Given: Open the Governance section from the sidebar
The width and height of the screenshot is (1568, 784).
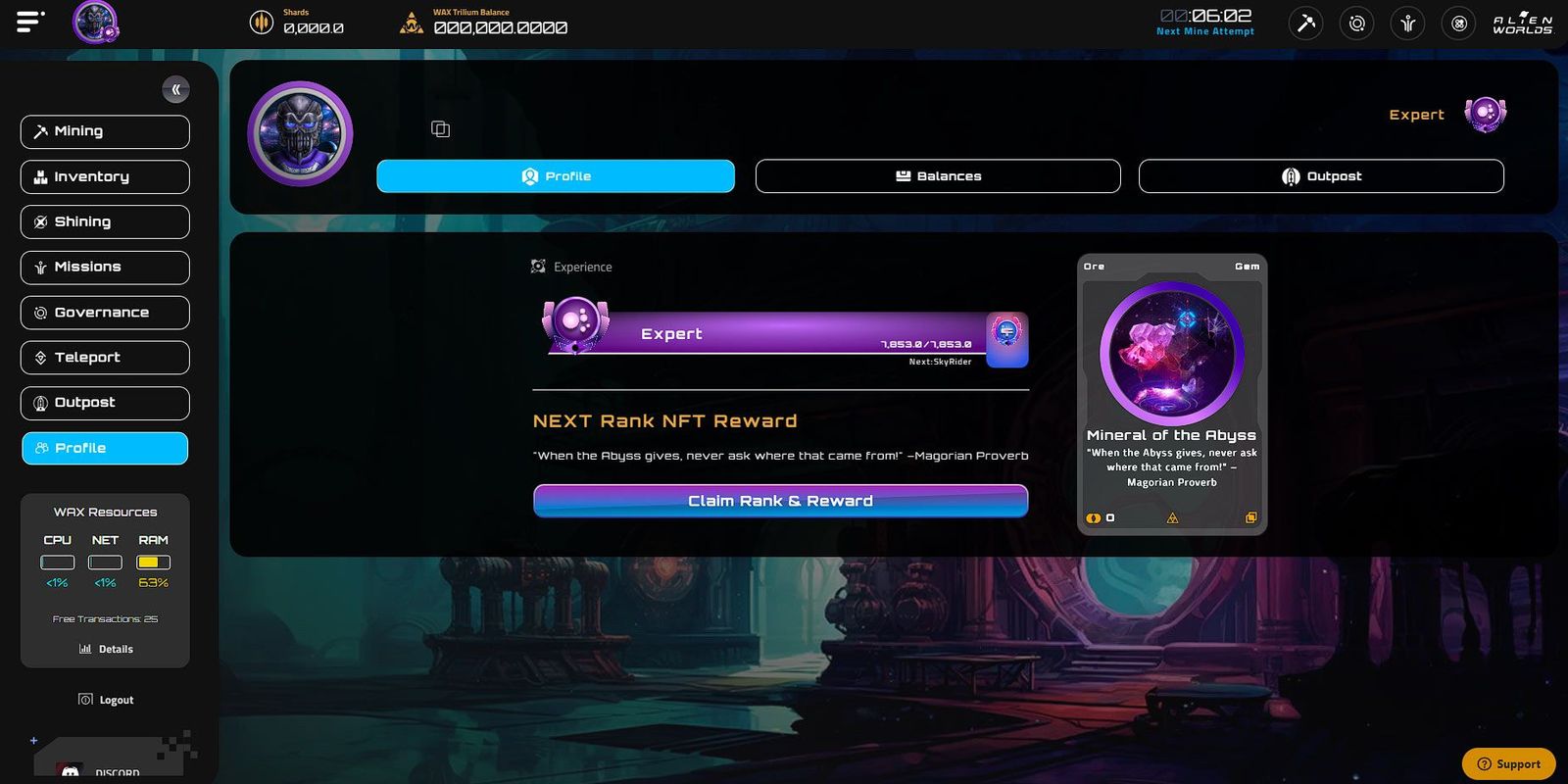Looking at the screenshot, I should pyautogui.click(x=104, y=312).
